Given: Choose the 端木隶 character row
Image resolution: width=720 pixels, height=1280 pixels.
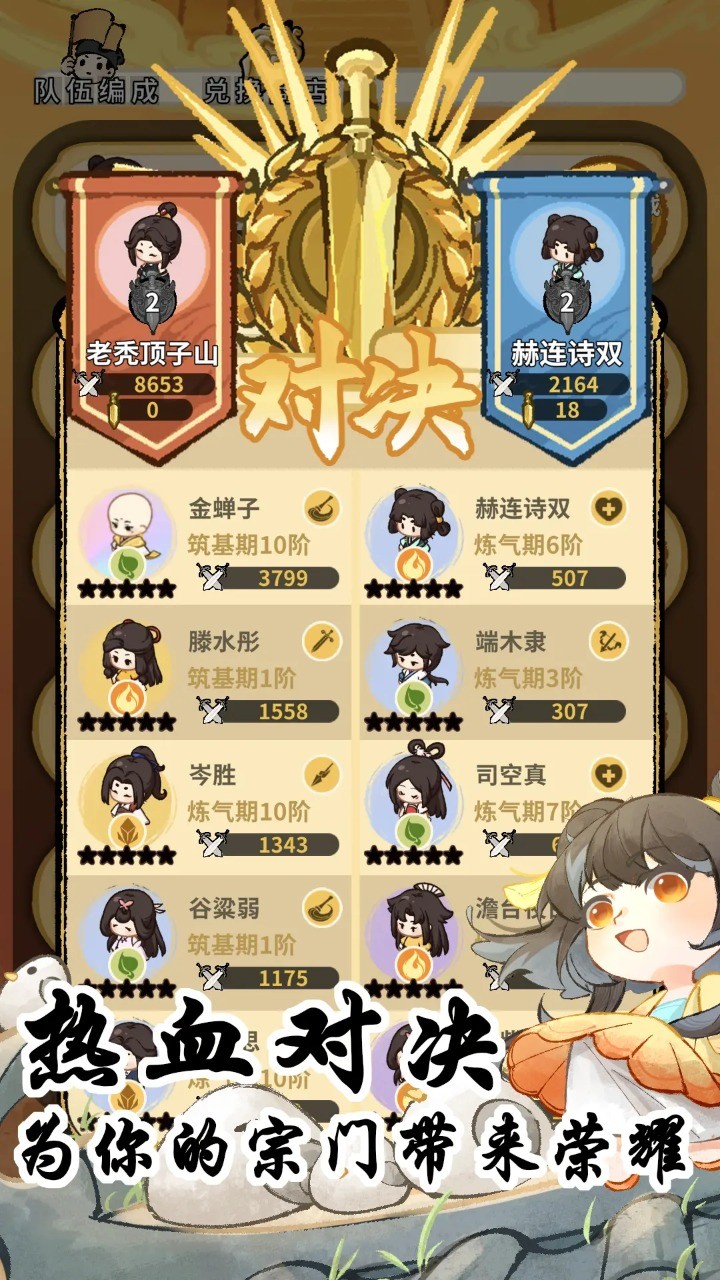Looking at the screenshot, I should click(x=497, y=670).
